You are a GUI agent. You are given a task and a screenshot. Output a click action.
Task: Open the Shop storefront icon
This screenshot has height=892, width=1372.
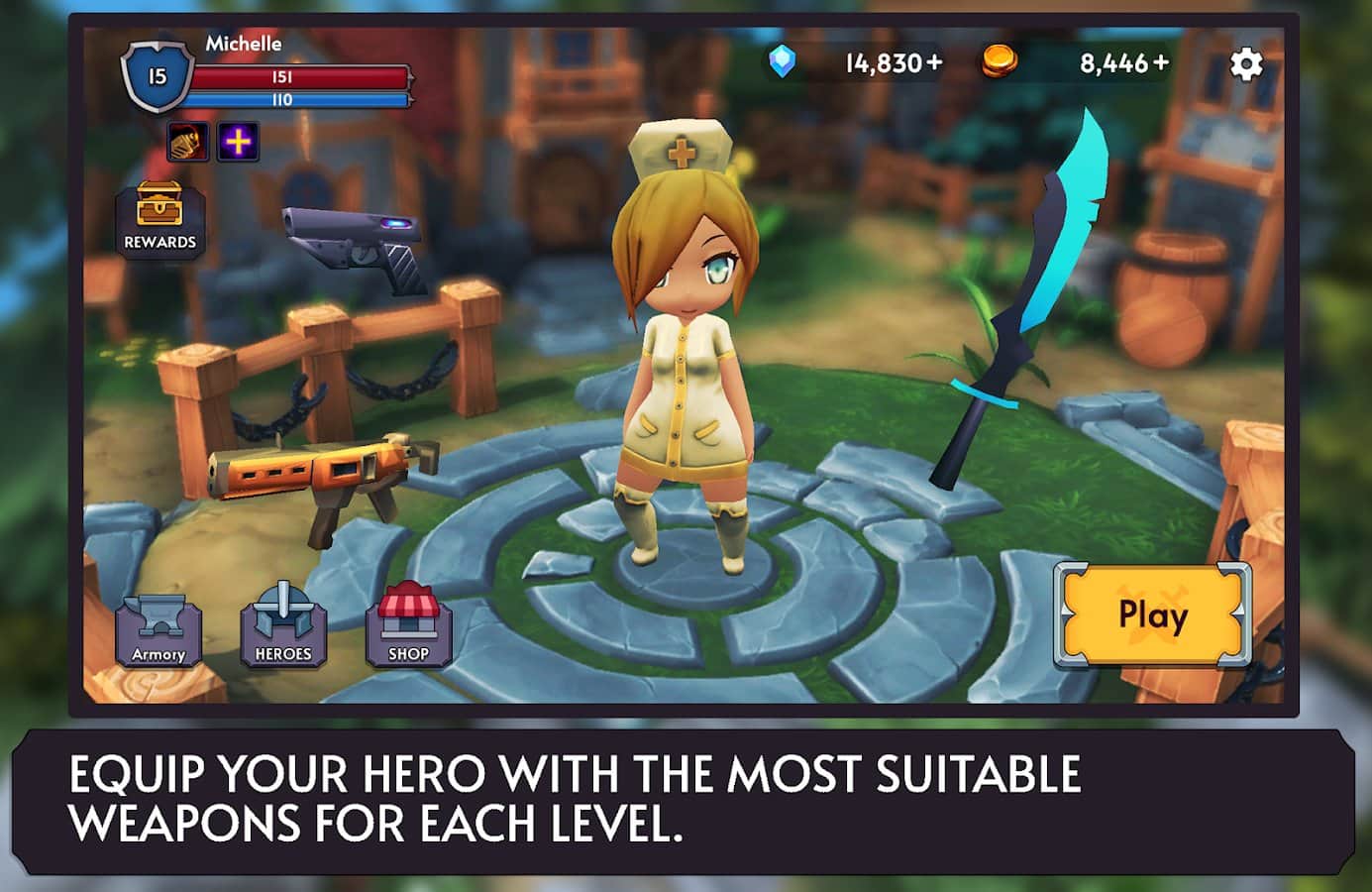(x=409, y=624)
